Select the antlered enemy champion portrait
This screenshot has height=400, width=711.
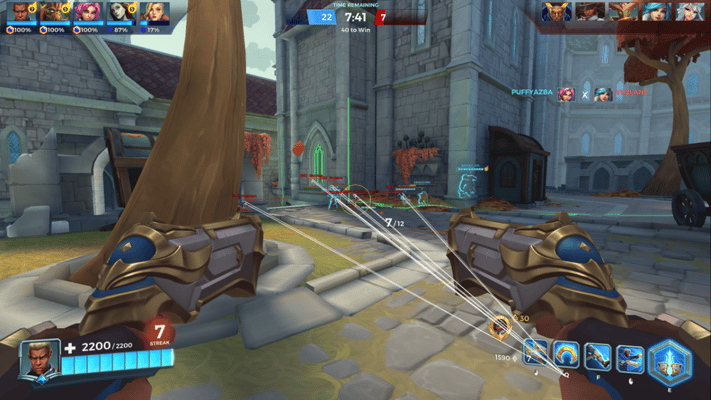[624, 12]
